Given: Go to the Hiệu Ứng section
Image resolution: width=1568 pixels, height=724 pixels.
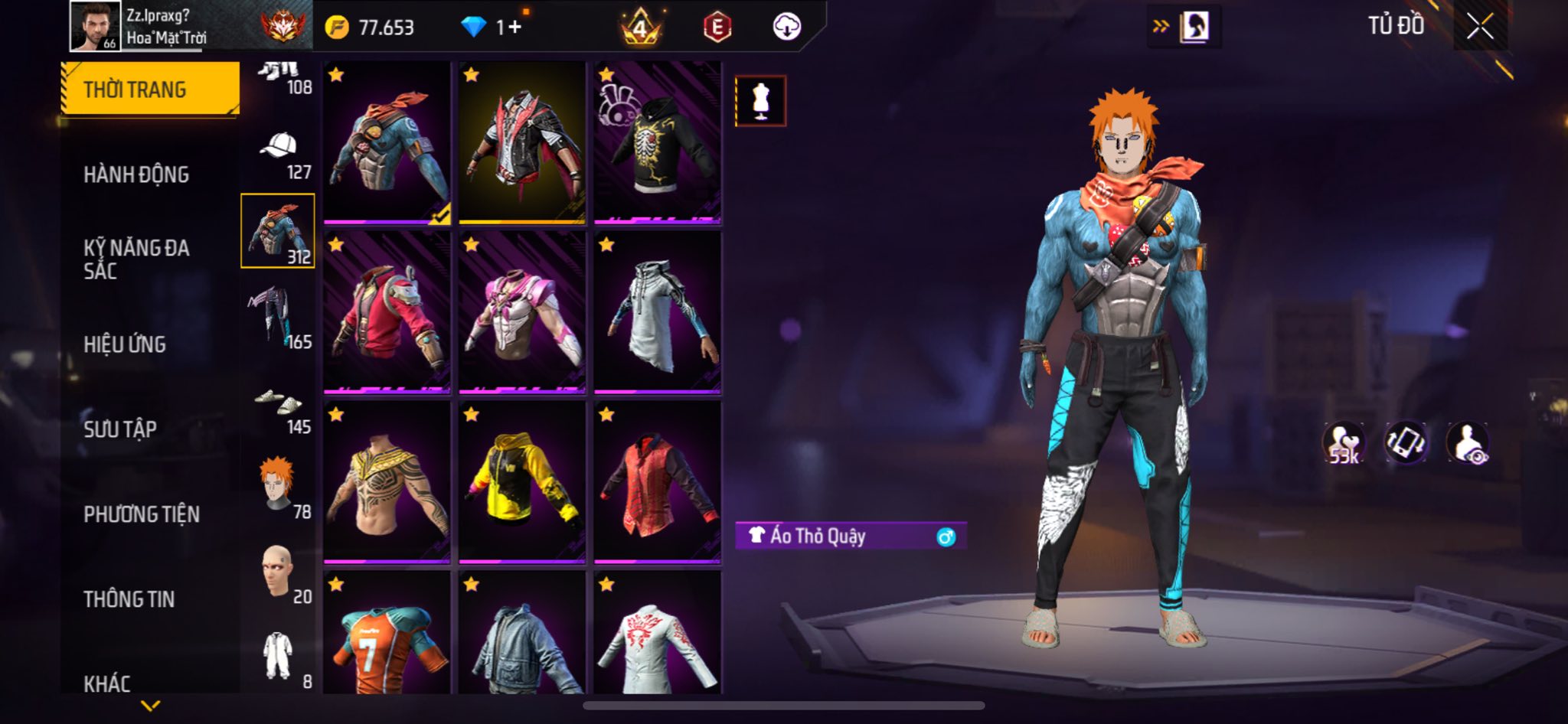Looking at the screenshot, I should point(125,344).
